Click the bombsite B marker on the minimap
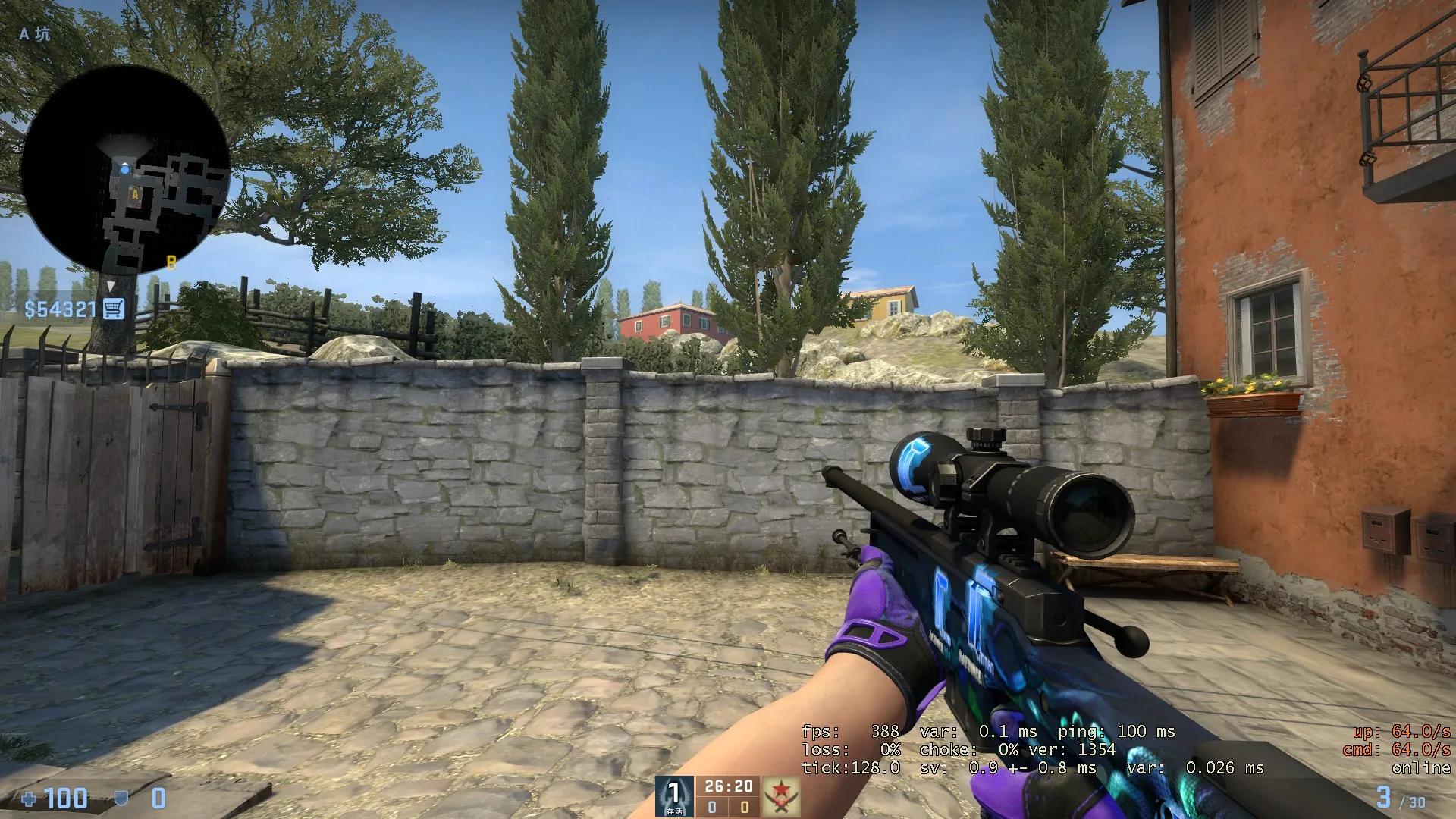 pos(172,260)
